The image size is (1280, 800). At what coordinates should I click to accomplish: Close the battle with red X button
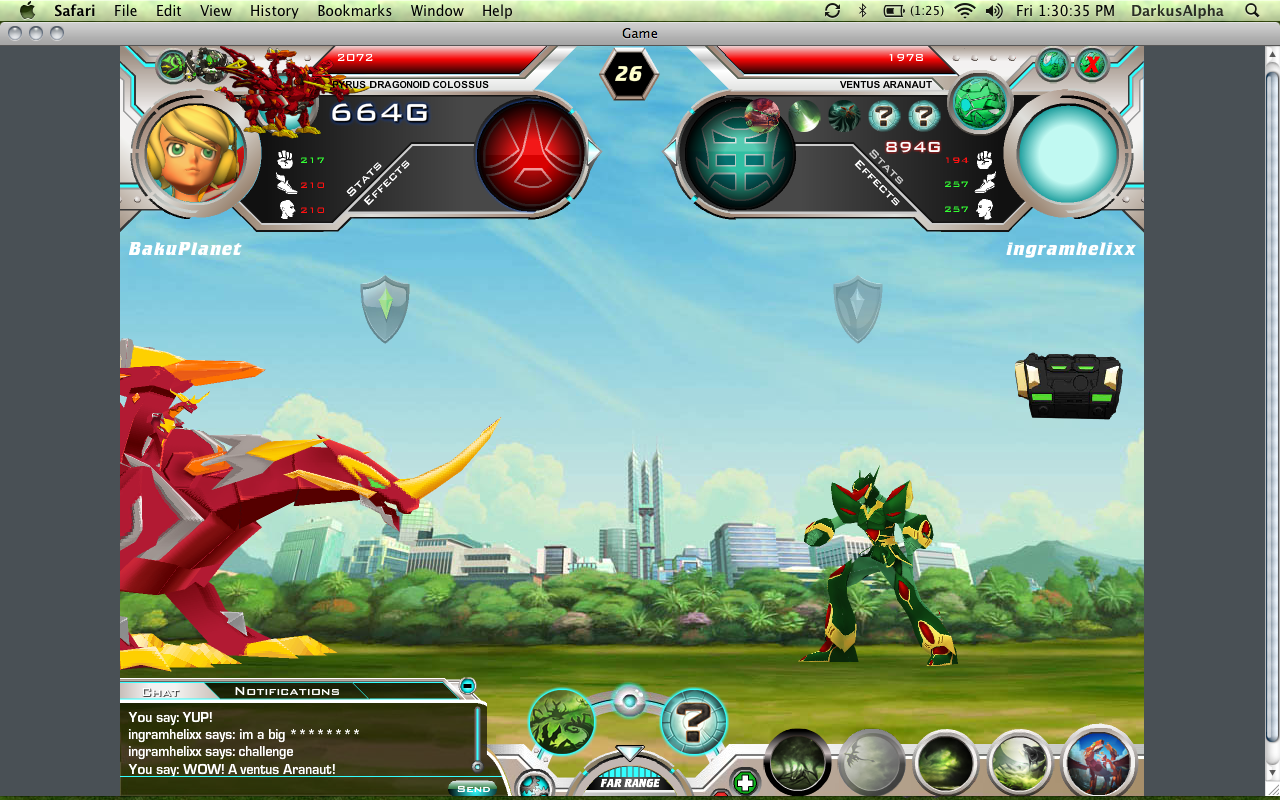[x=1093, y=66]
